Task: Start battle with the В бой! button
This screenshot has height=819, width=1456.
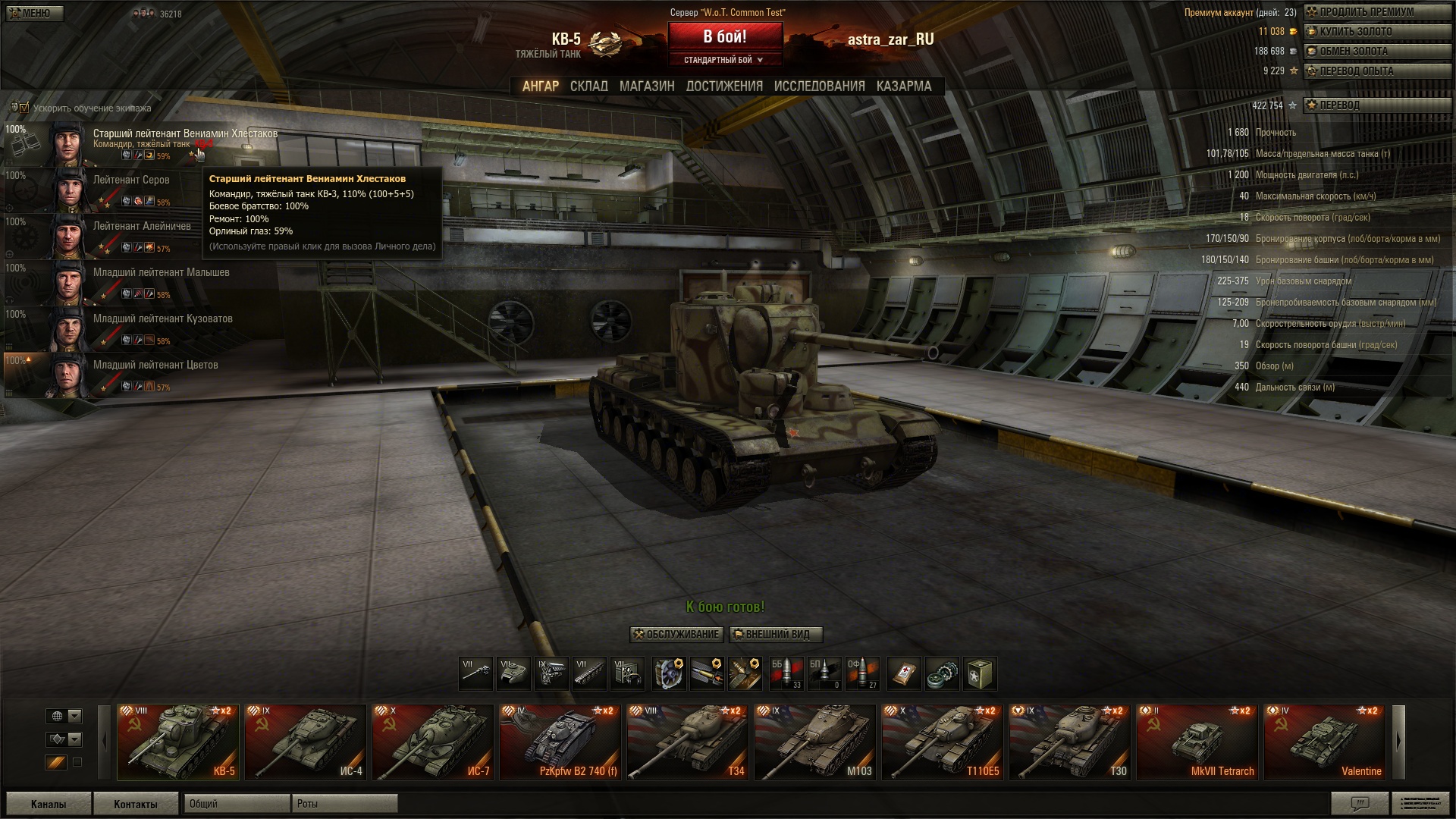Action: [x=724, y=37]
